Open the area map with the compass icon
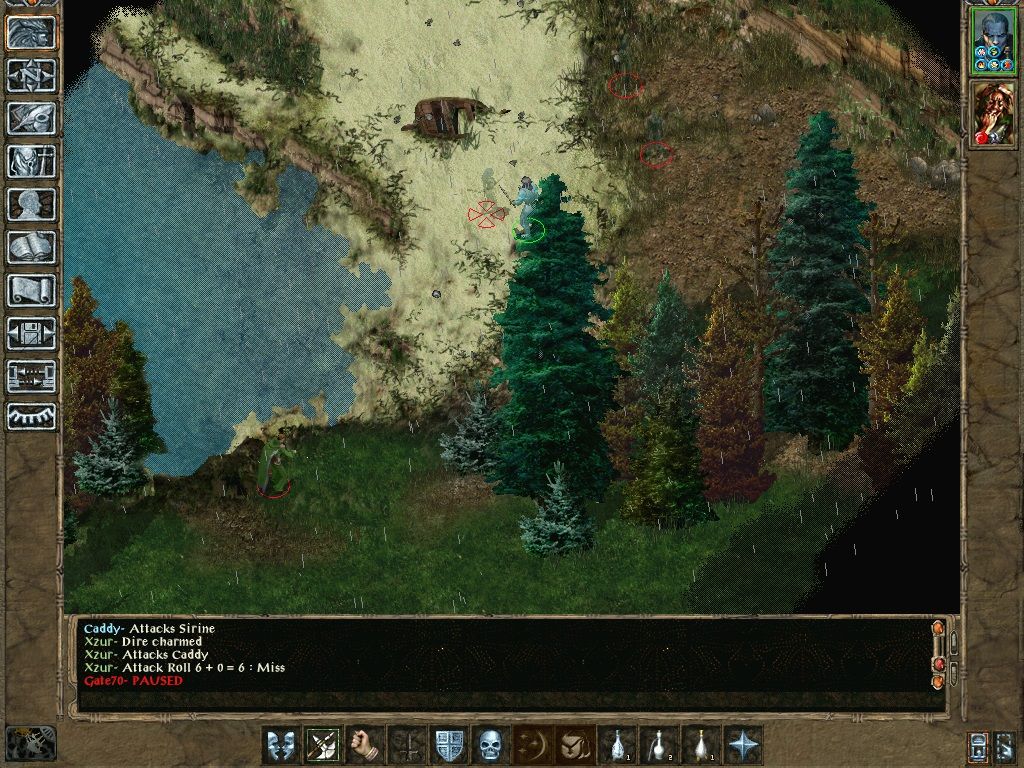Viewport: 1024px width, 768px height. pos(32,75)
